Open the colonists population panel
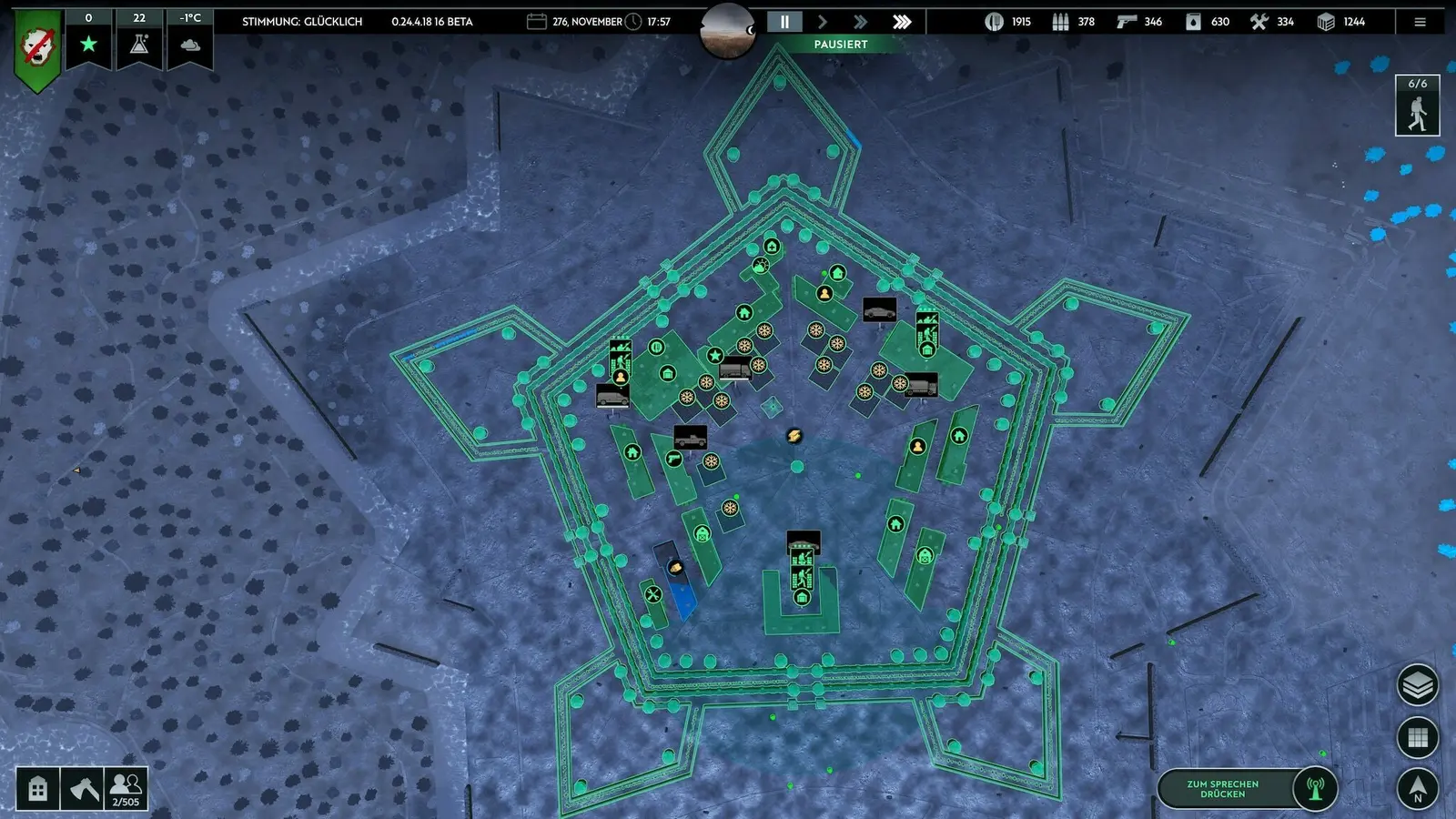This screenshot has height=819, width=1456. point(126,788)
